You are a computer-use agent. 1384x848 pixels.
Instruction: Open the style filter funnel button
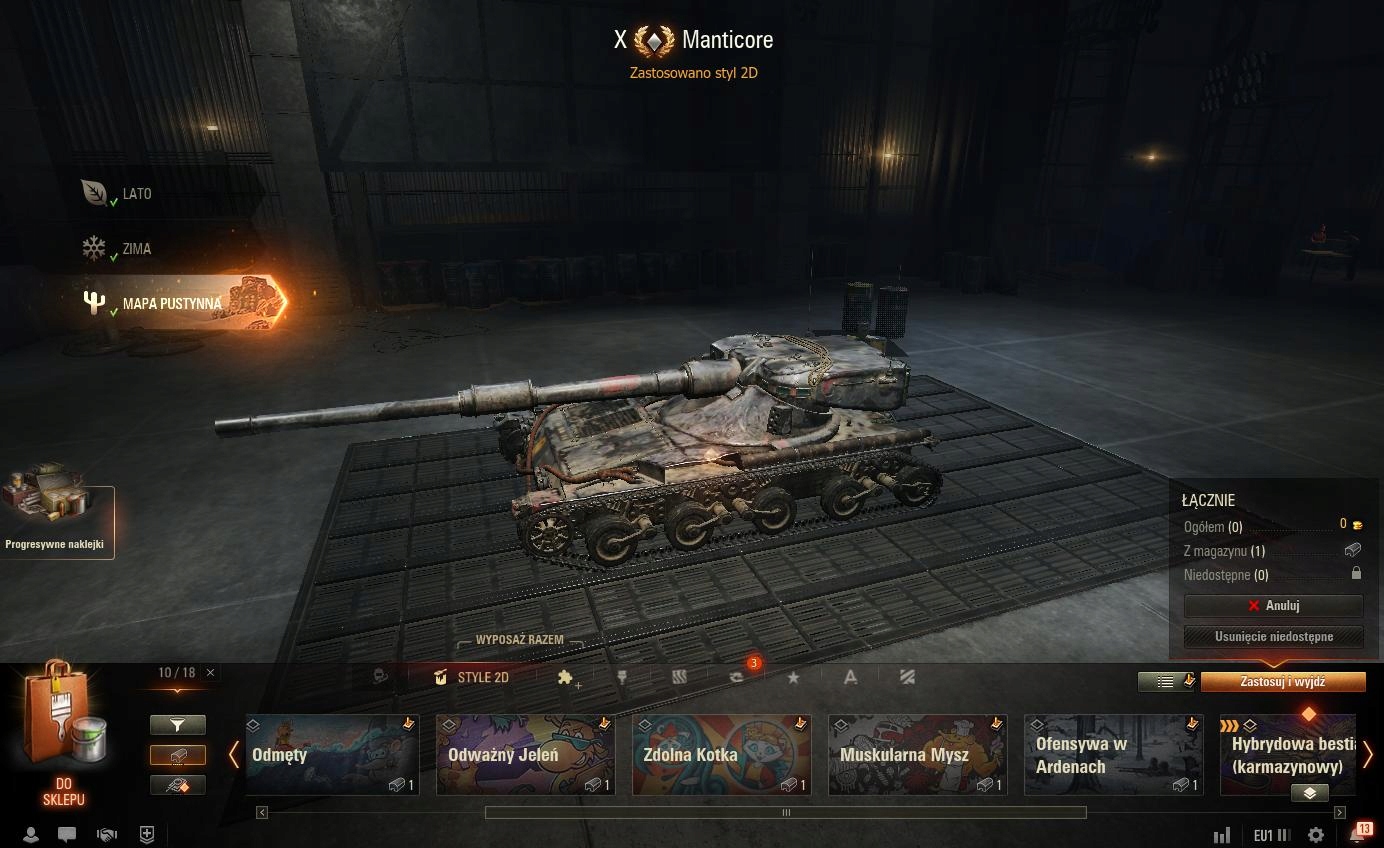tap(178, 725)
